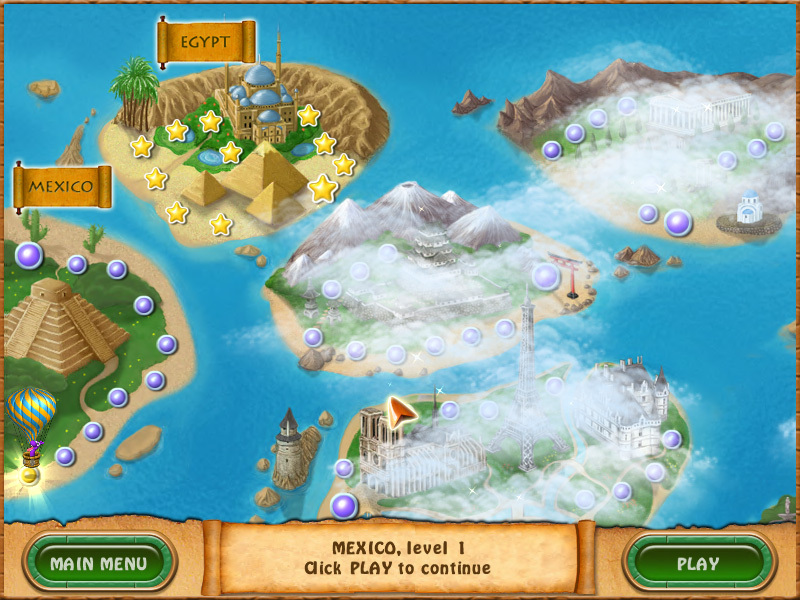Select the EGYPT scroll banner
This screenshot has height=600, width=800.
(206, 43)
